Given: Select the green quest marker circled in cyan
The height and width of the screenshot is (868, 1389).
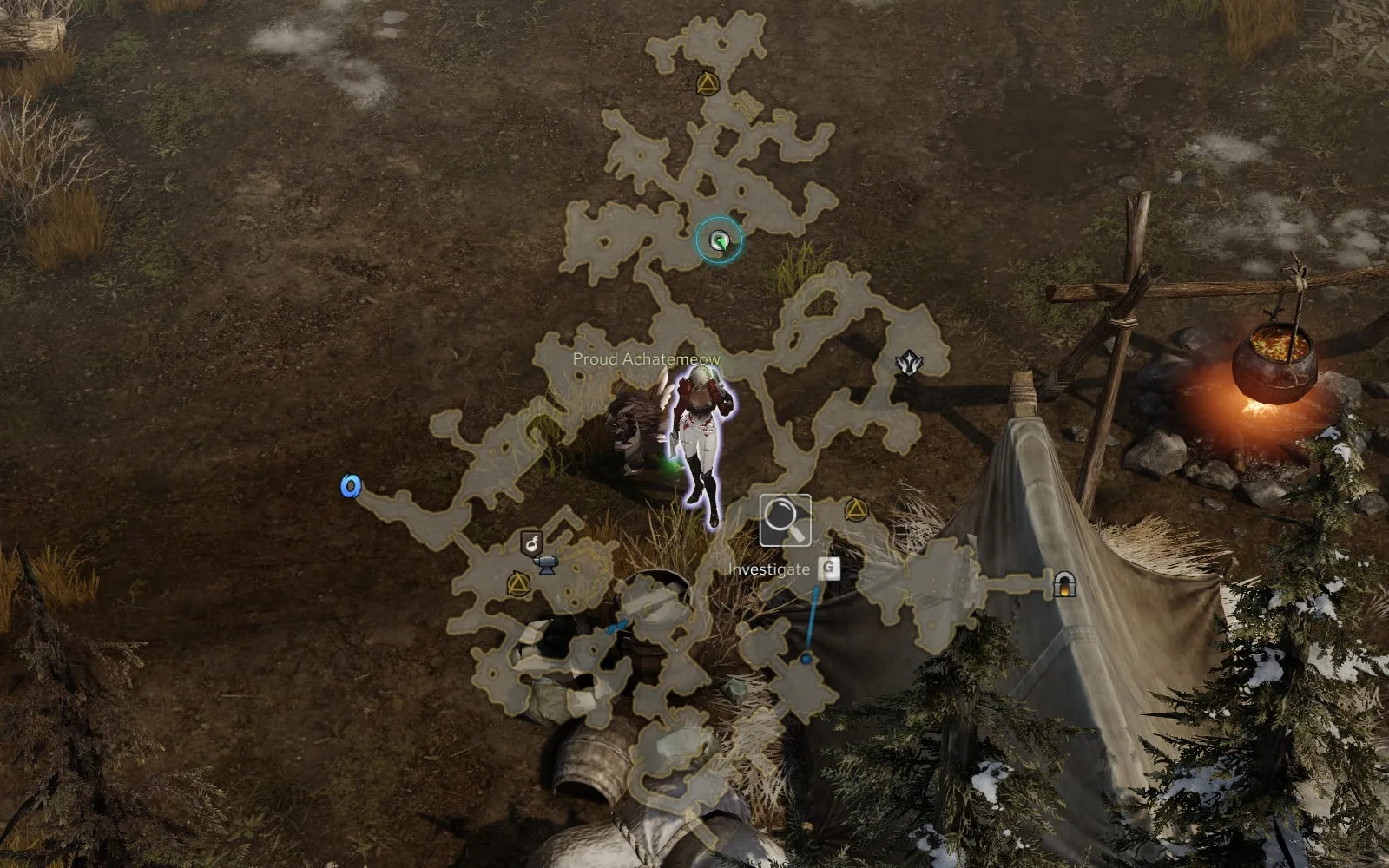Looking at the screenshot, I should tap(719, 240).
